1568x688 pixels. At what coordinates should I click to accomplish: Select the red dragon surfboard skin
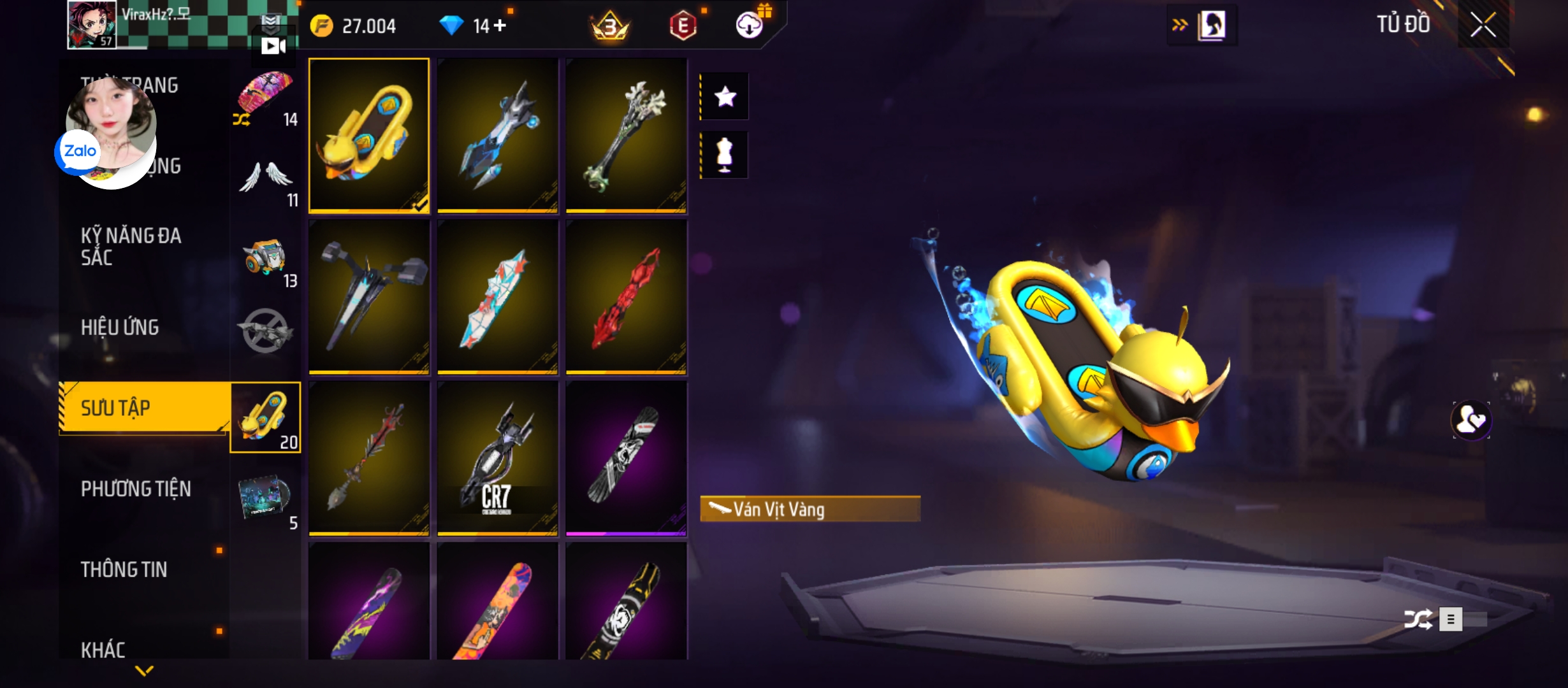pyautogui.click(x=626, y=297)
